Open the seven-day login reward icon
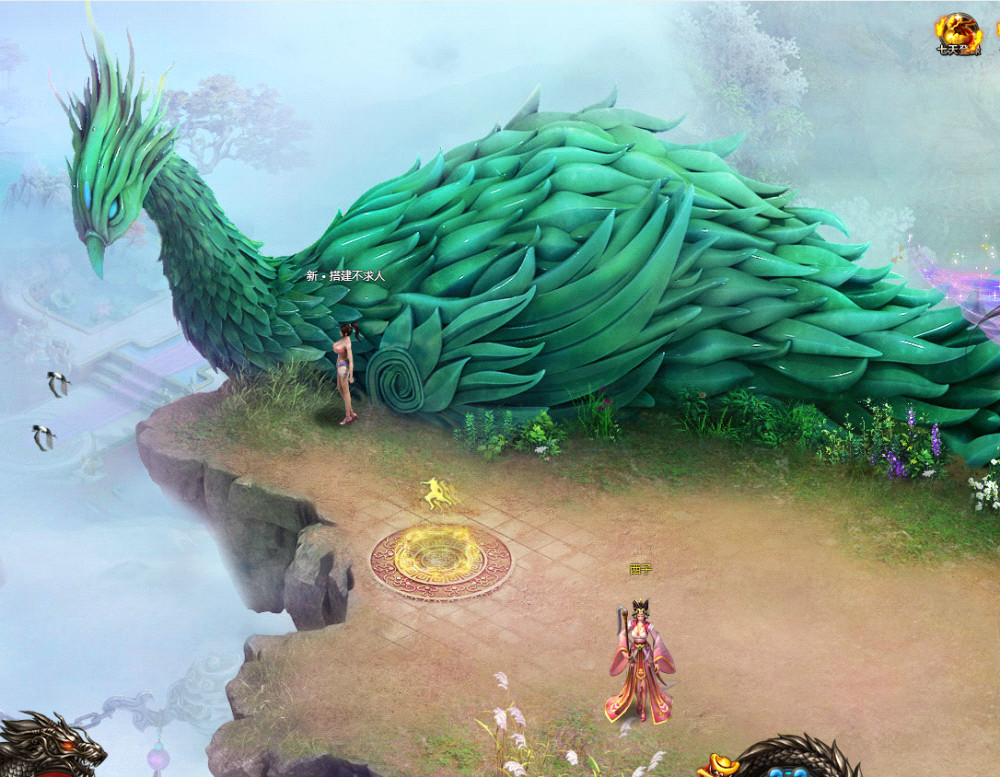Image resolution: width=1000 pixels, height=777 pixels. coord(958,34)
